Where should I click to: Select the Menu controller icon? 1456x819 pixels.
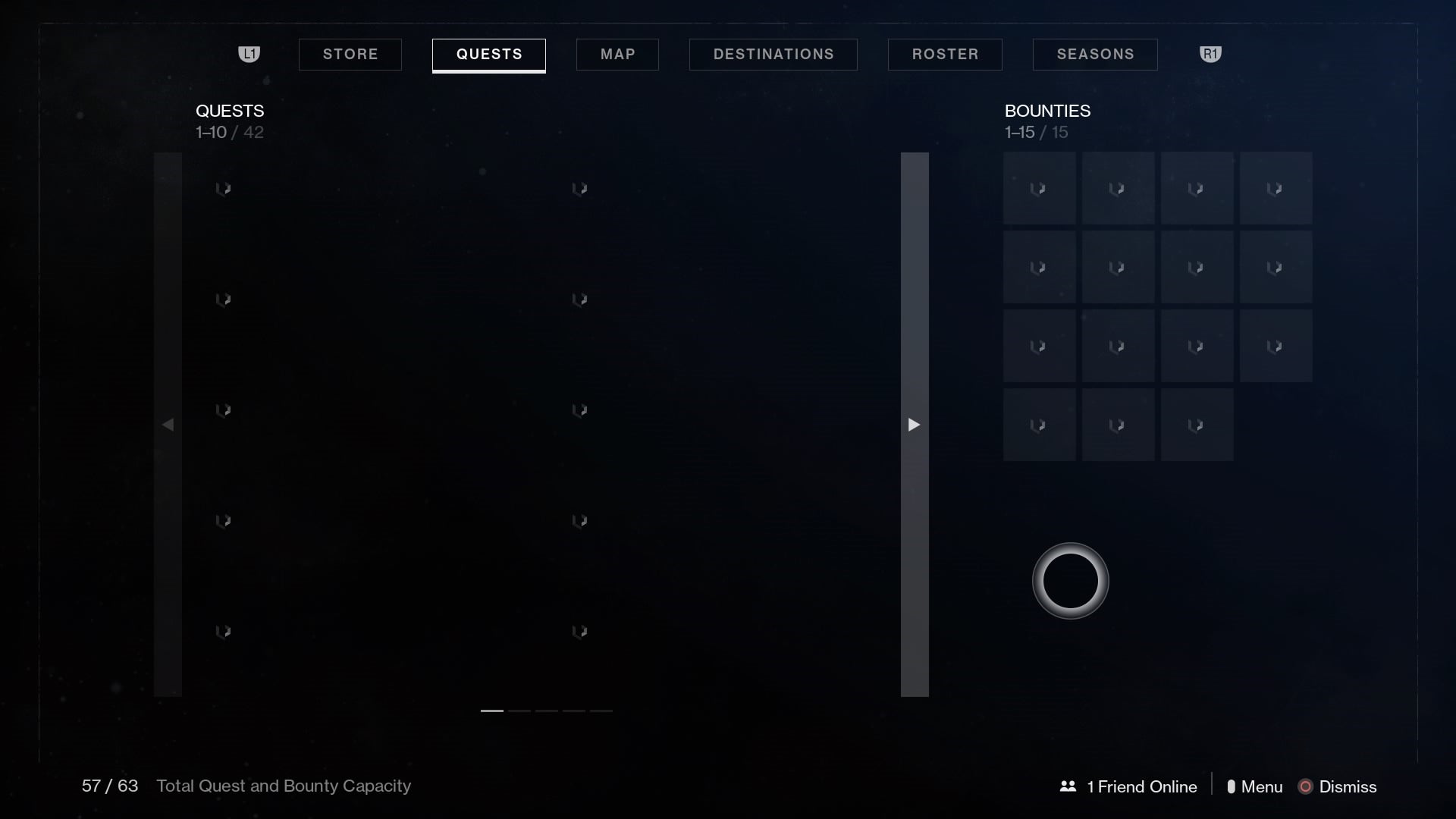coord(1233,786)
